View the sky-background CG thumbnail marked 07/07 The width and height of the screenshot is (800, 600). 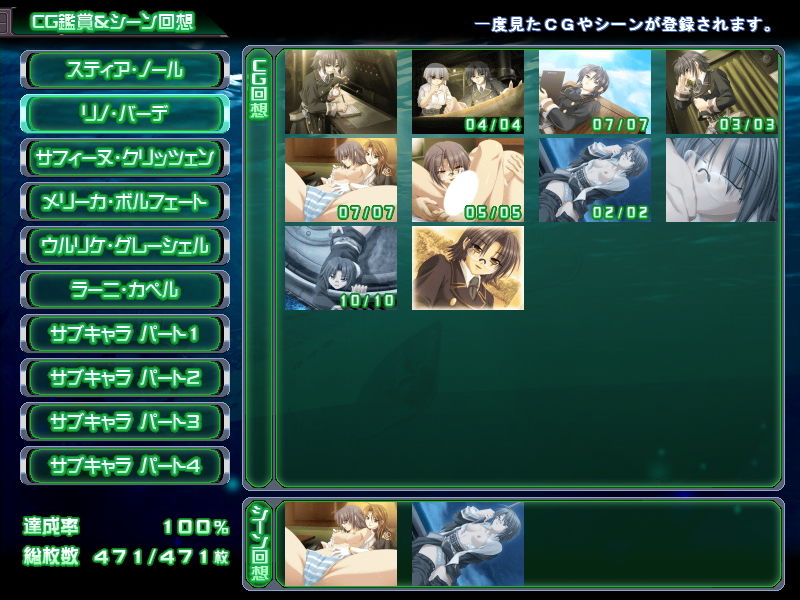coord(595,92)
